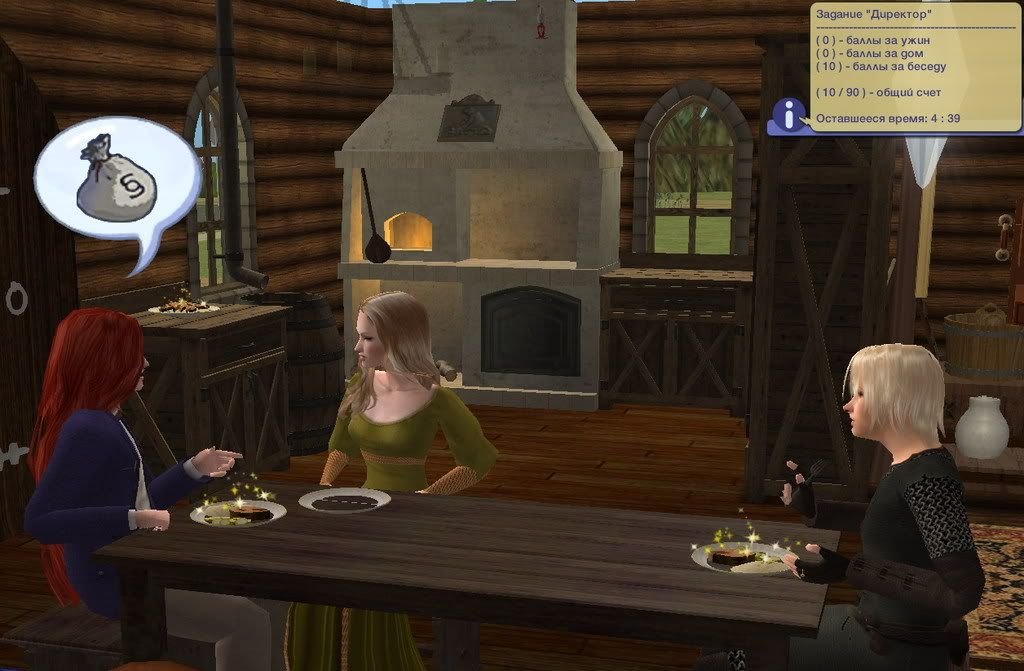Screen dimensions: 1024x671
Task: Select the "Директор" task notification panel
Action: [914, 67]
